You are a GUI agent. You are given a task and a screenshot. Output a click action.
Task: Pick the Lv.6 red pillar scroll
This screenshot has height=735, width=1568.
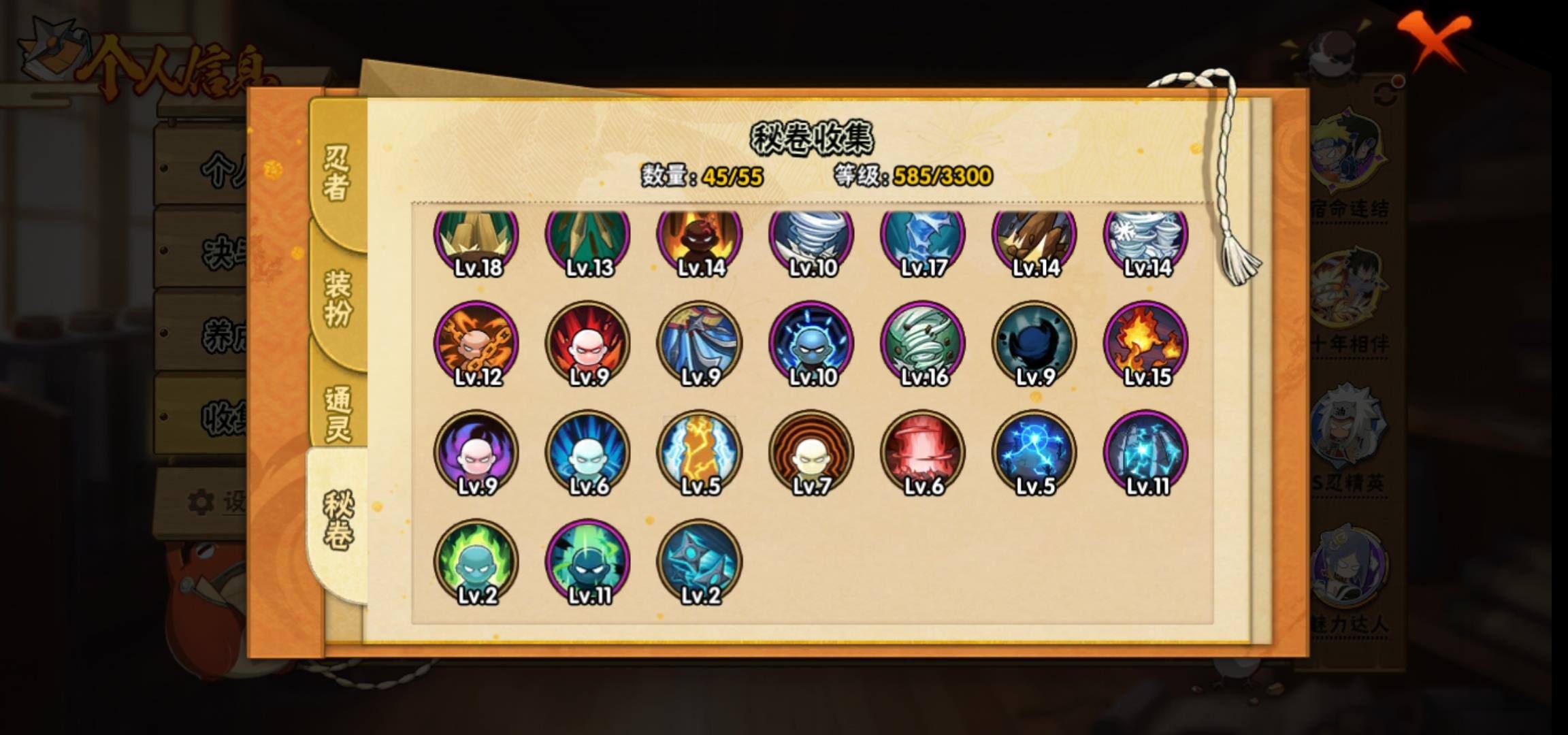pos(923,453)
